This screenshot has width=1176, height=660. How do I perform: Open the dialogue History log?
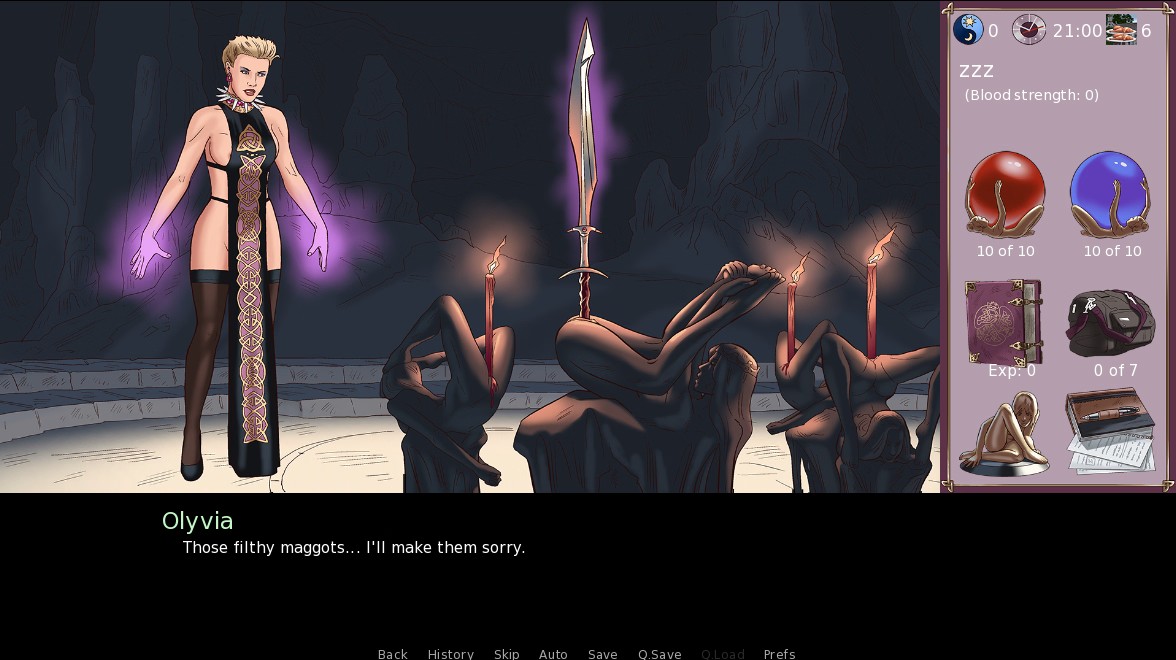point(450,654)
